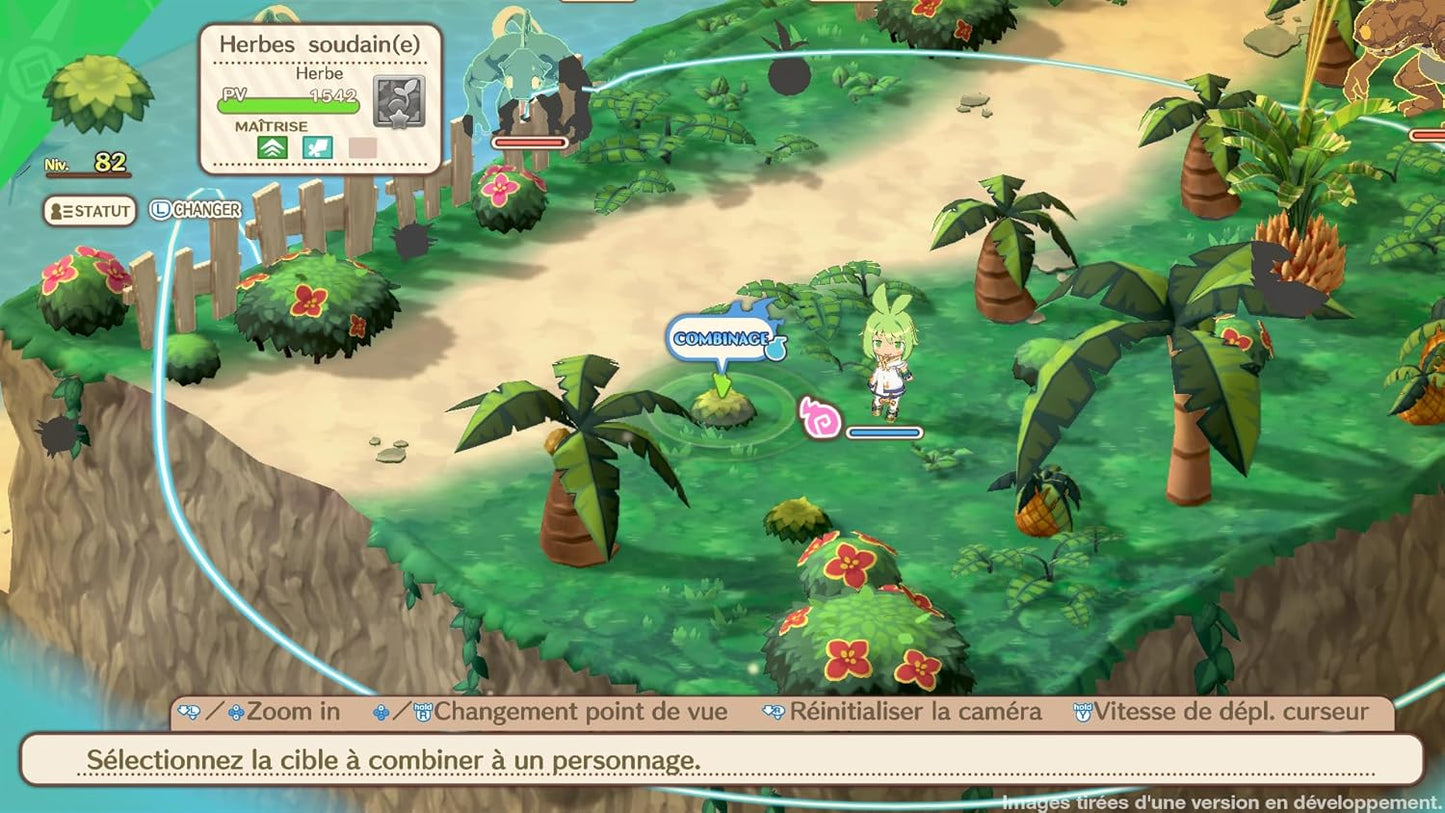Image resolution: width=1445 pixels, height=813 pixels.
Task: Click the person silhouette icon on the STATUT button
Action: [57, 210]
